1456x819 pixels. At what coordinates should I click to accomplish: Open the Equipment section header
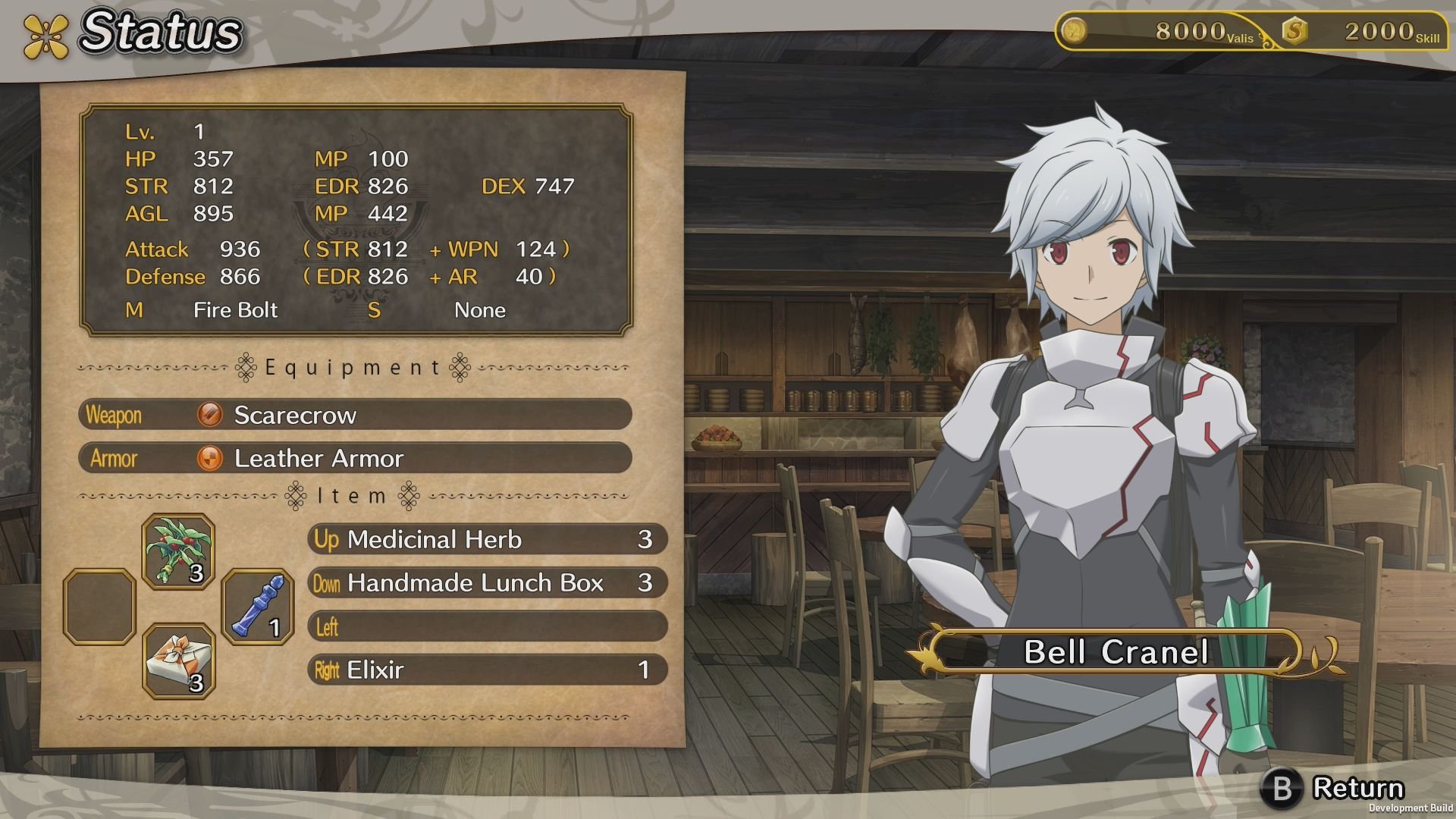353,367
